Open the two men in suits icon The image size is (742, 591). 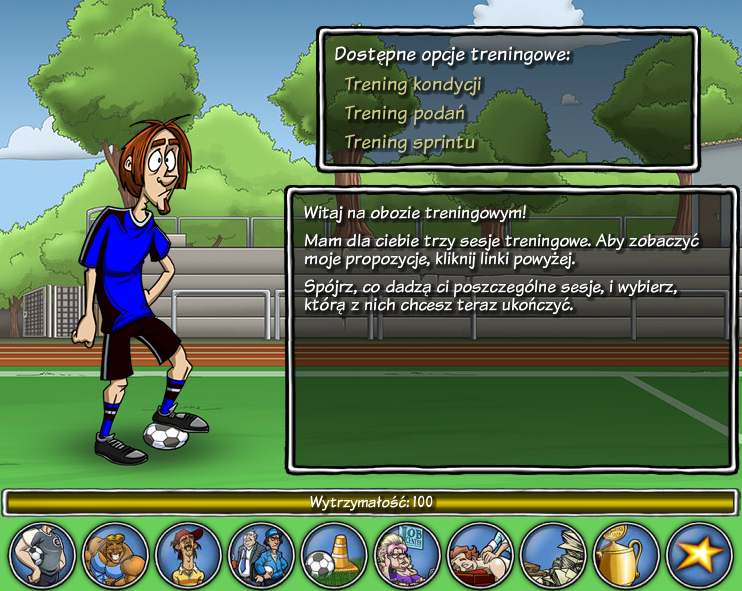[x=262, y=556]
